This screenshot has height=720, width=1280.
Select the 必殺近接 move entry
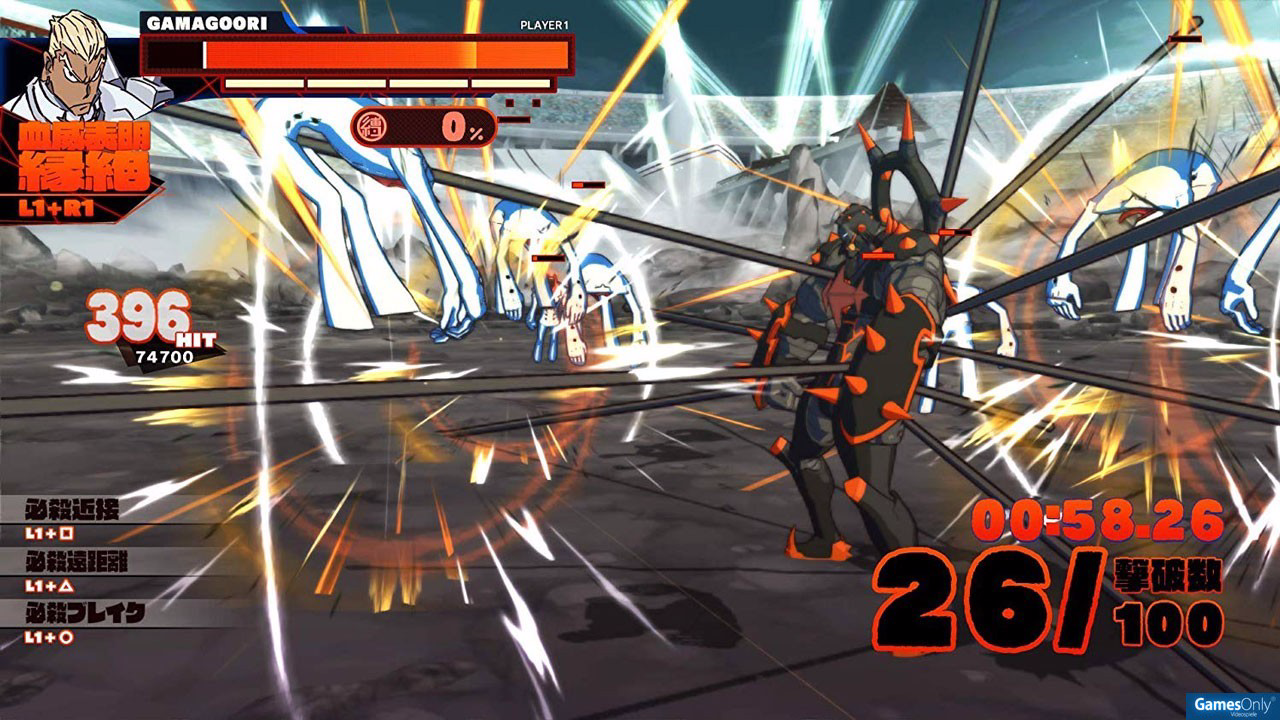point(74,519)
